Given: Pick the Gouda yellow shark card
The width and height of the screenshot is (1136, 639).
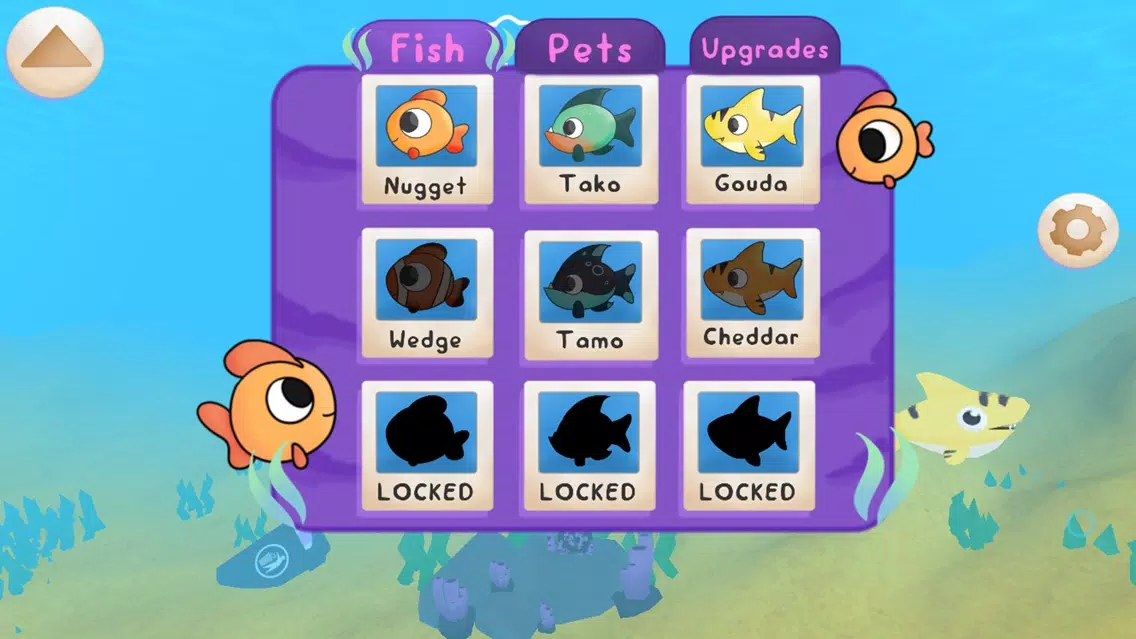Looking at the screenshot, I should click(x=752, y=140).
